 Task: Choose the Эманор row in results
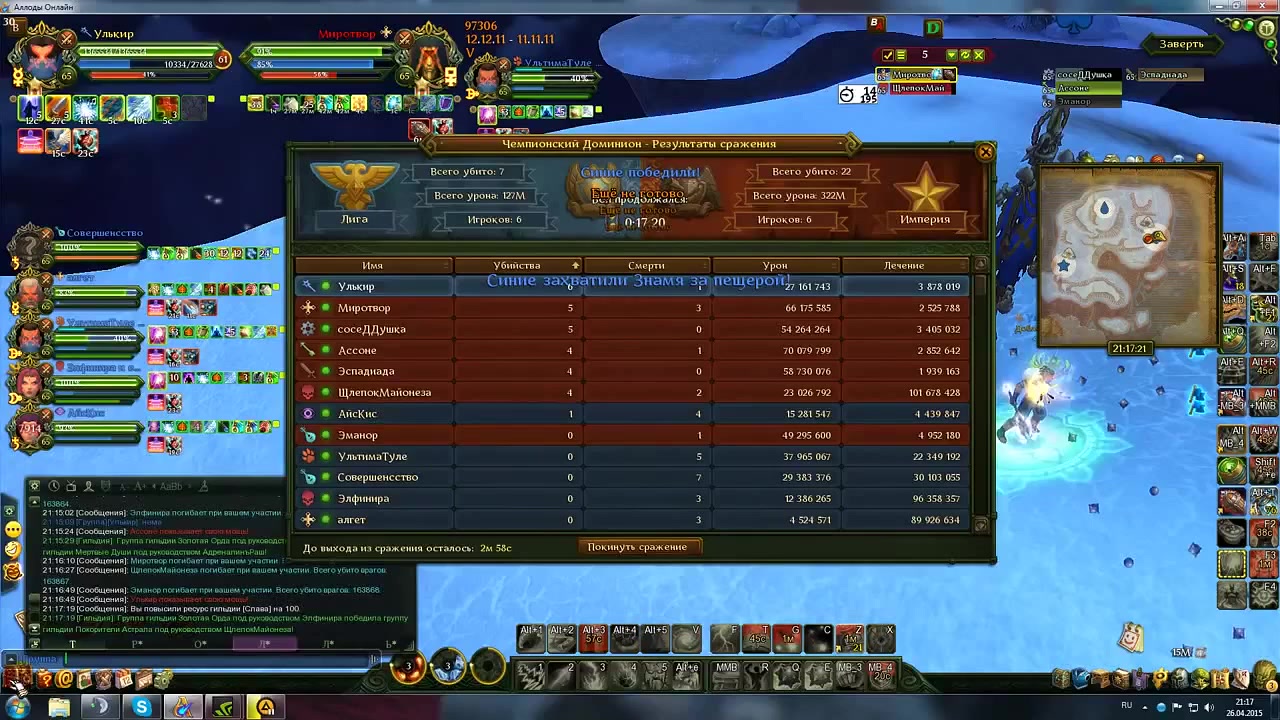pos(632,435)
